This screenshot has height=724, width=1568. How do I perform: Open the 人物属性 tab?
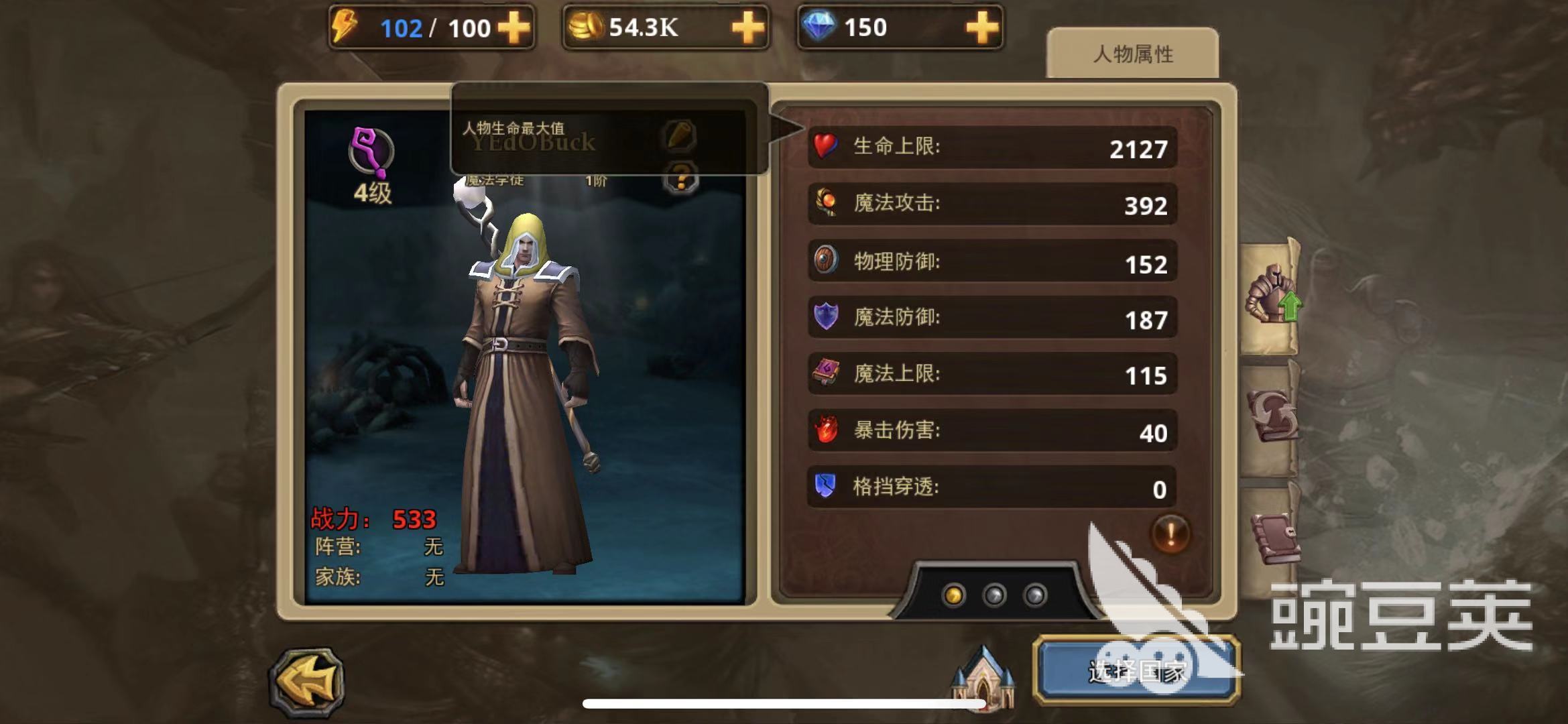(1132, 54)
